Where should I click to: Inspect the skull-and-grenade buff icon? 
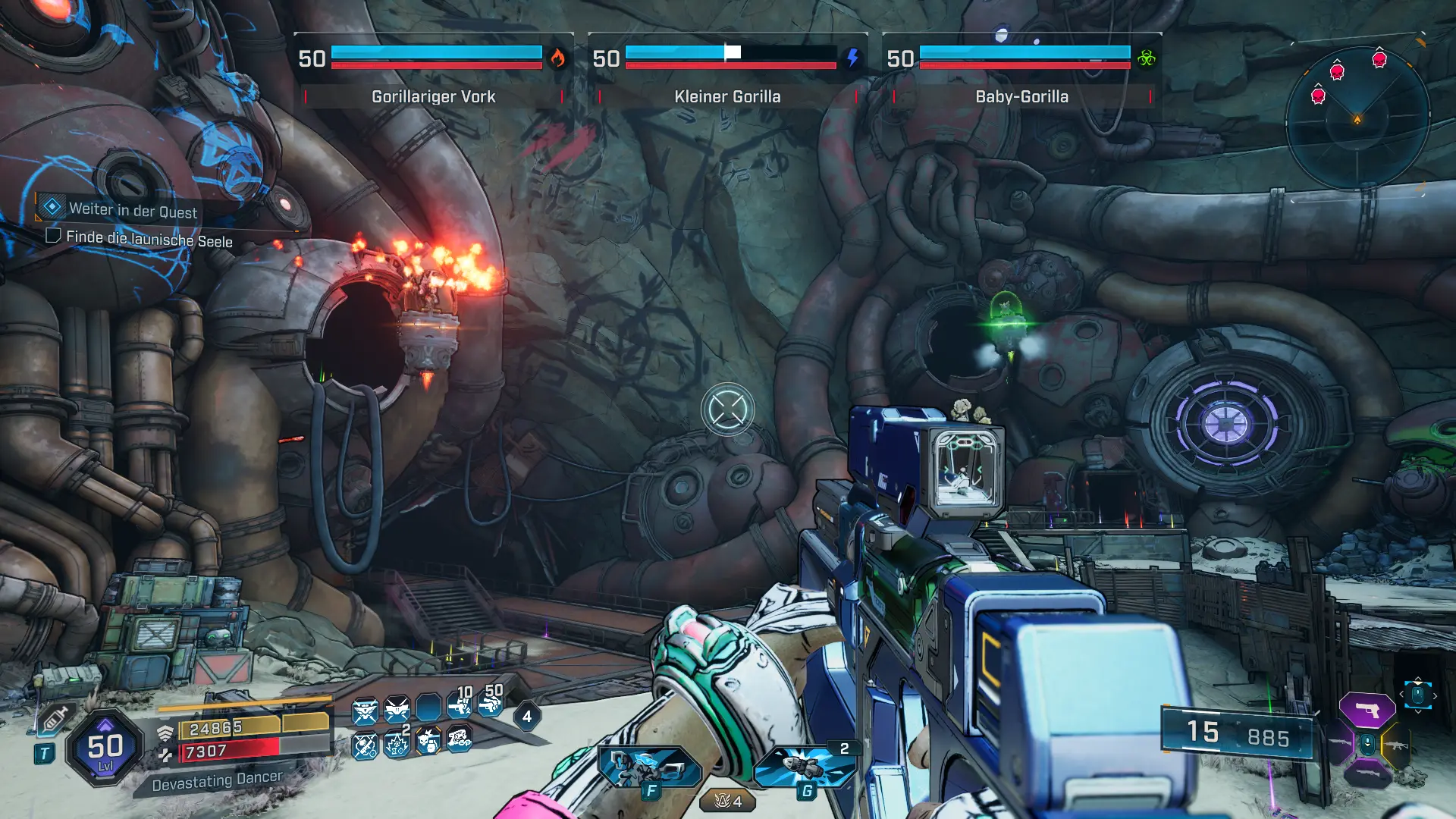tap(428, 741)
